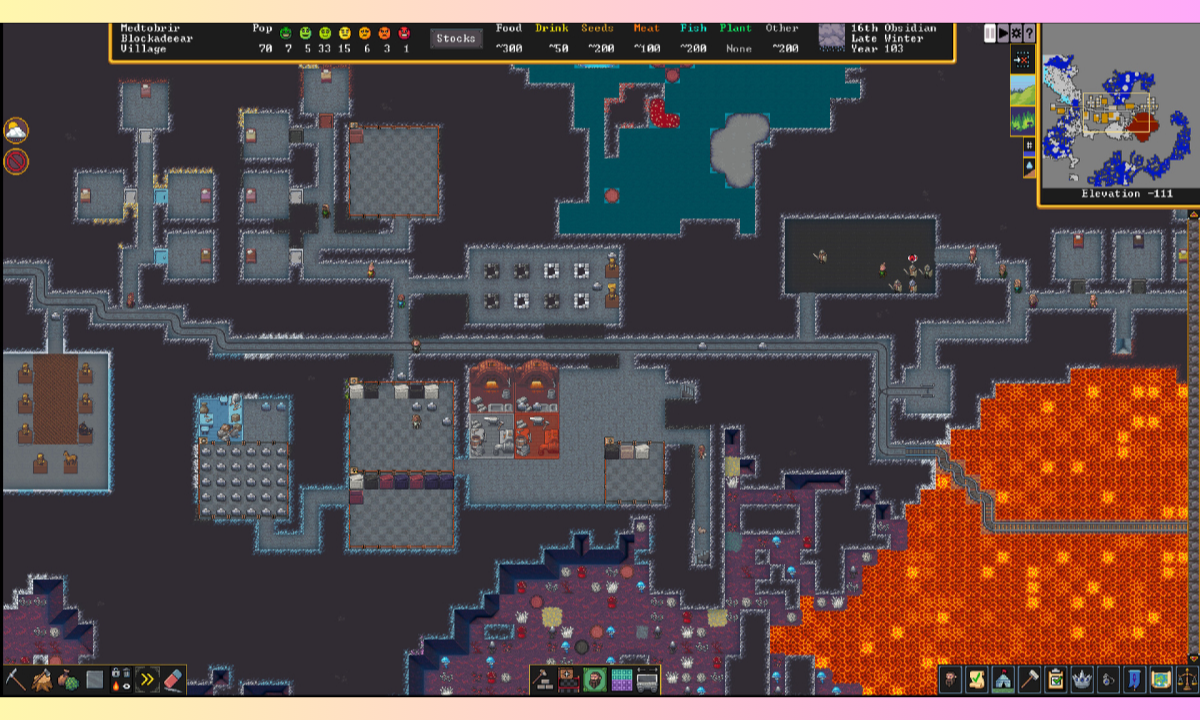Open the world map scroll
The width and height of the screenshot is (1200, 720).
coord(1160,680)
